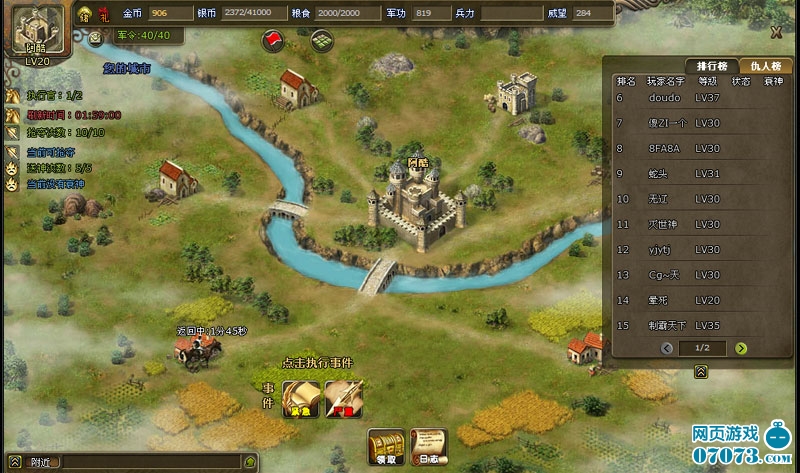Collapse the ranking panel with the arrow button

coord(701,371)
